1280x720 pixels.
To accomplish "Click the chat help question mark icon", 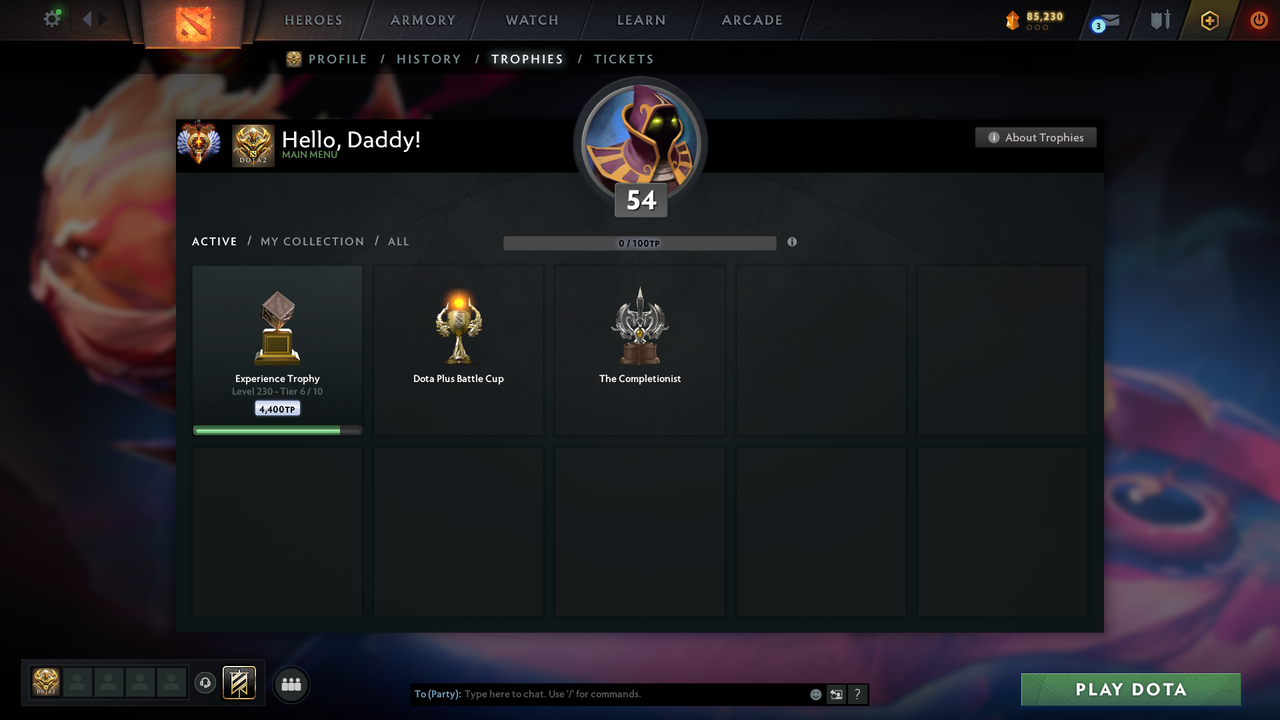I will coord(857,693).
